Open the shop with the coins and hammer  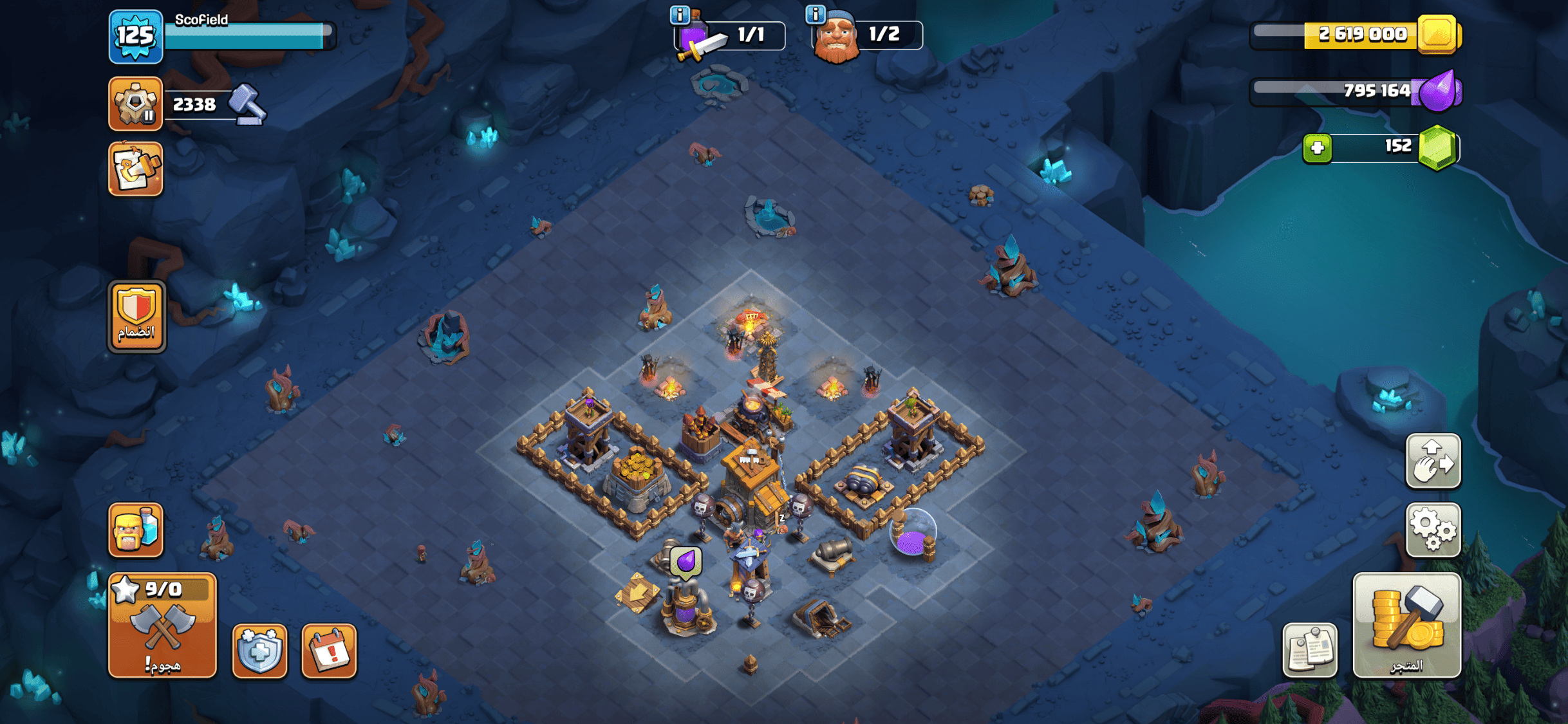(x=1406, y=626)
